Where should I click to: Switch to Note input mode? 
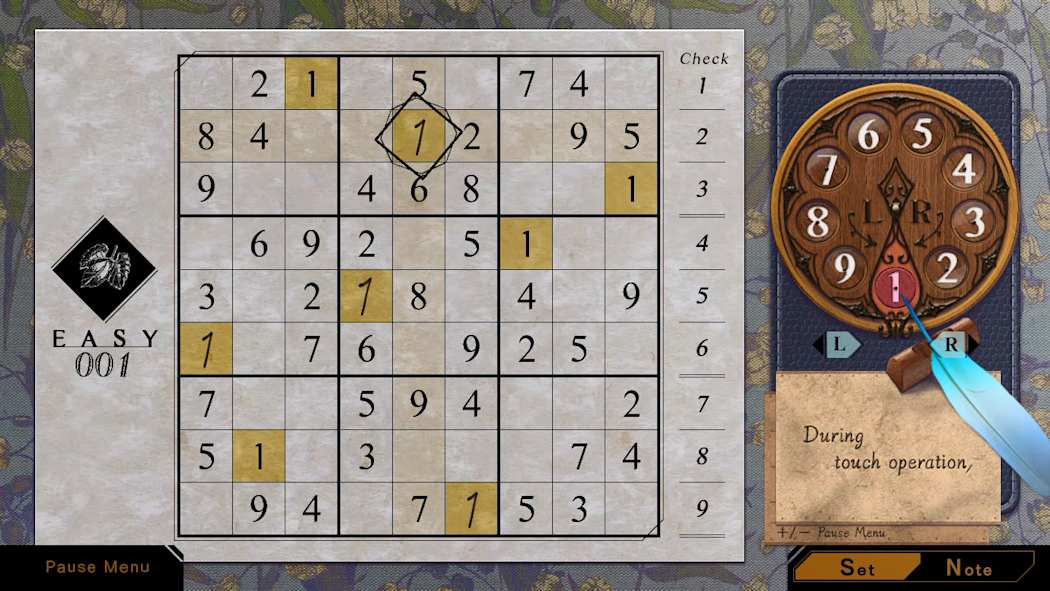(968, 568)
